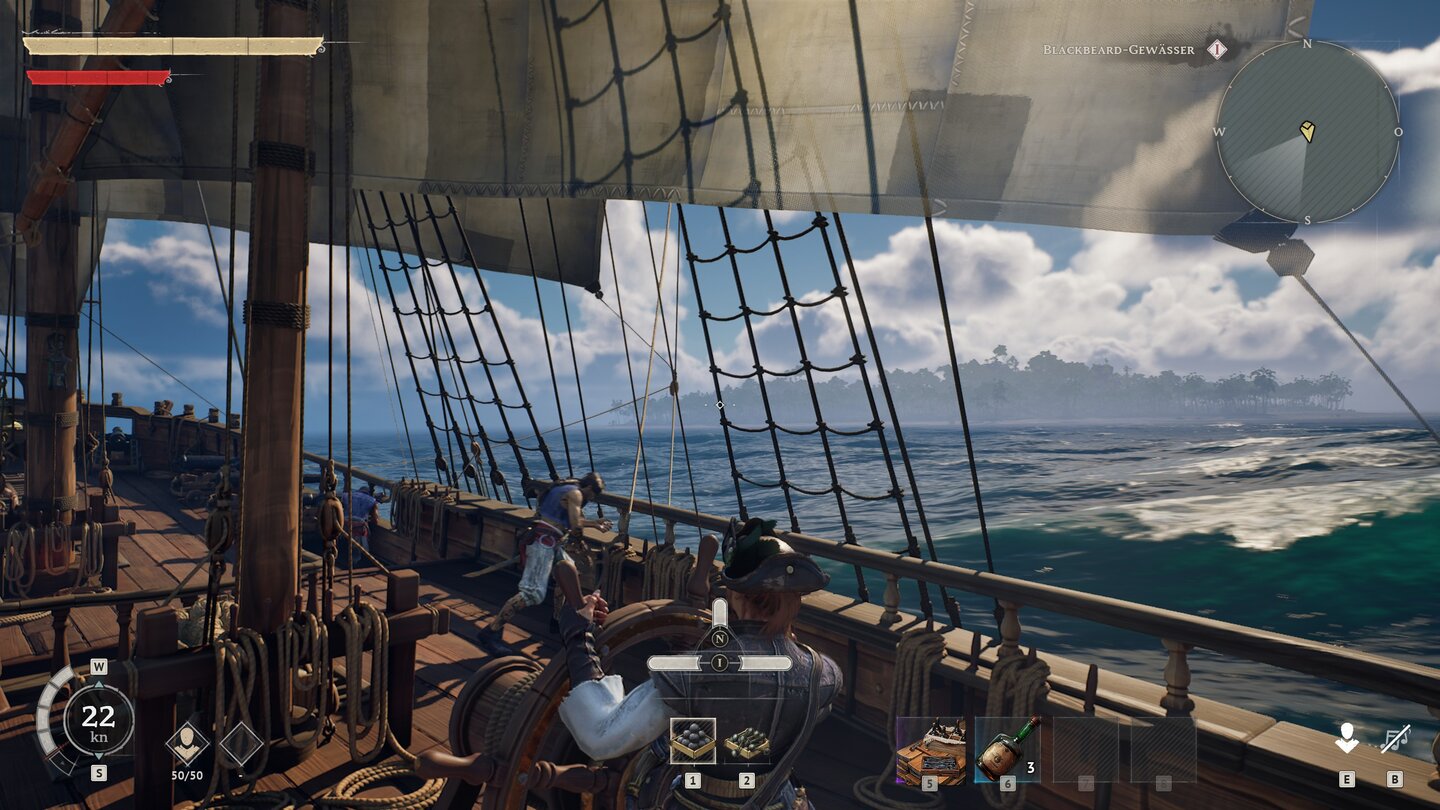Select the cannonball ammo slot

click(692, 741)
